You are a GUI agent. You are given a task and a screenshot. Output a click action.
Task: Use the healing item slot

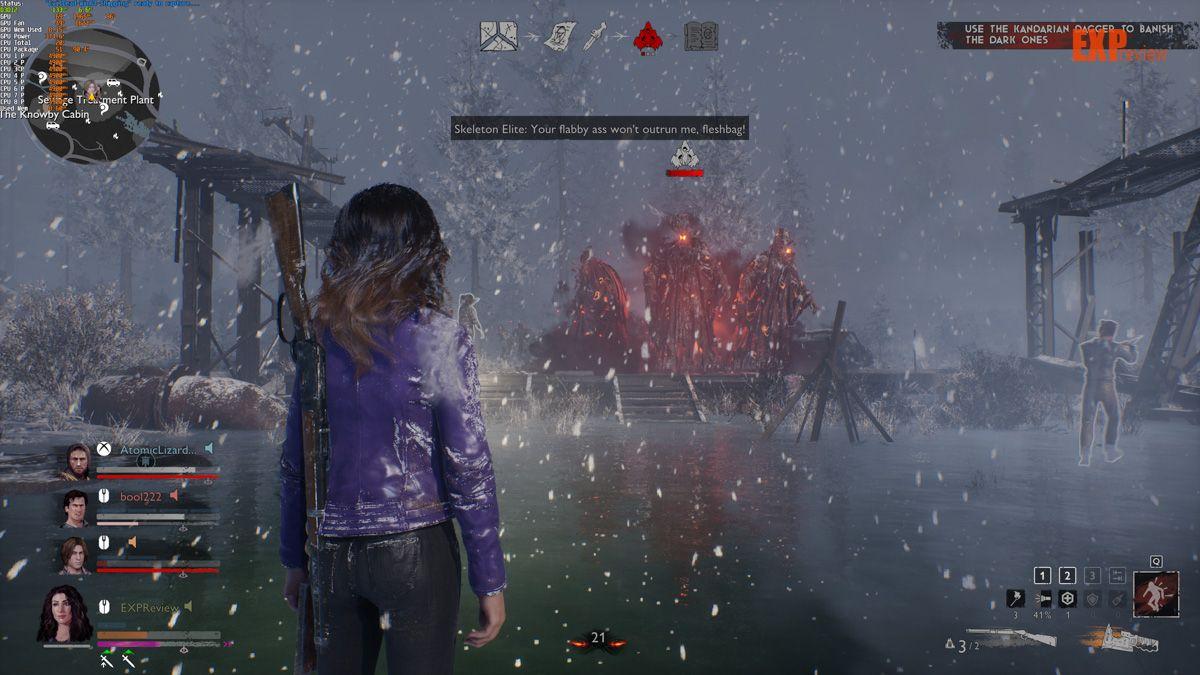pyautogui.click(x=1067, y=599)
